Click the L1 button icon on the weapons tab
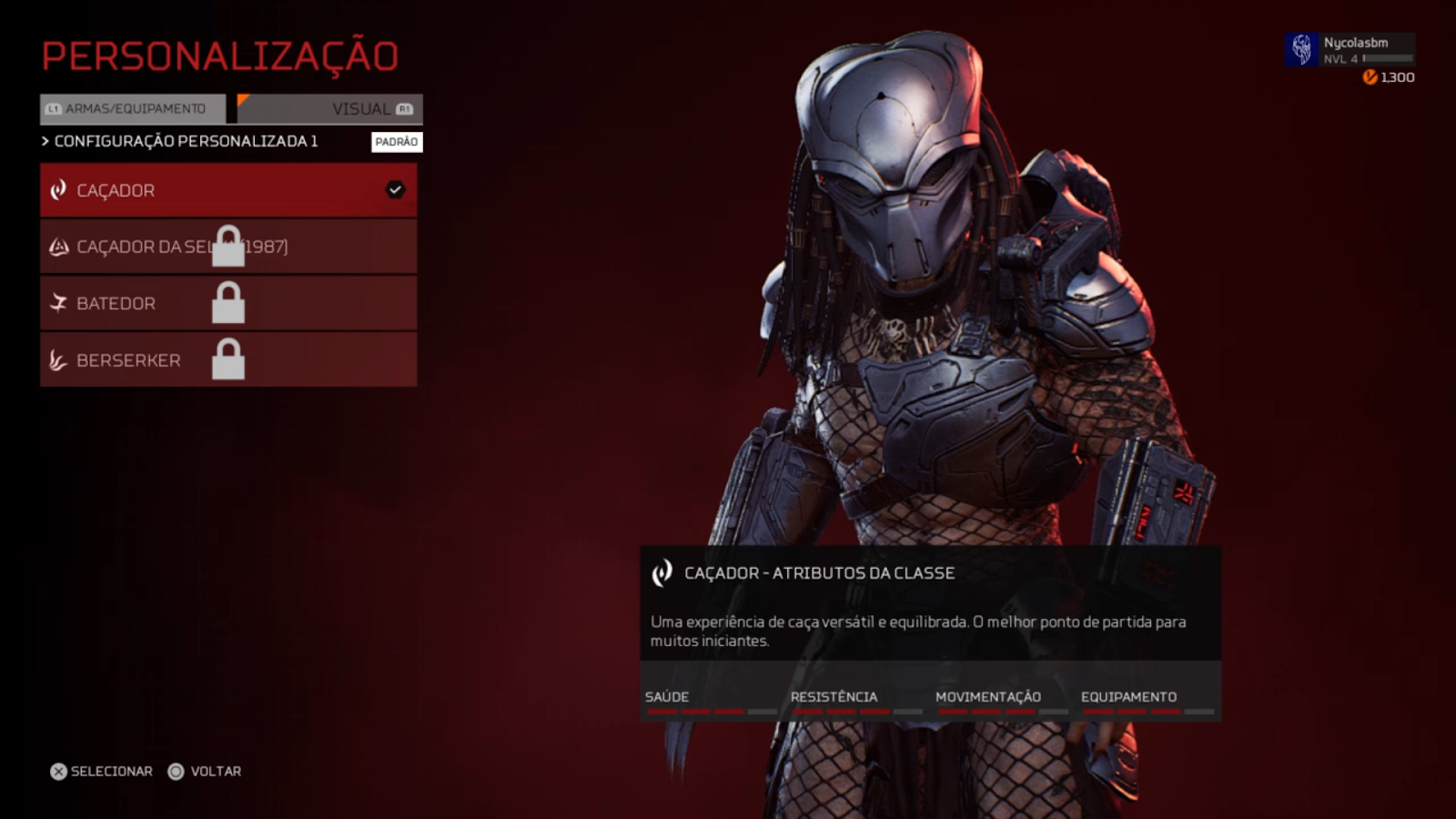Screen dimensions: 1456x819 tap(54, 108)
